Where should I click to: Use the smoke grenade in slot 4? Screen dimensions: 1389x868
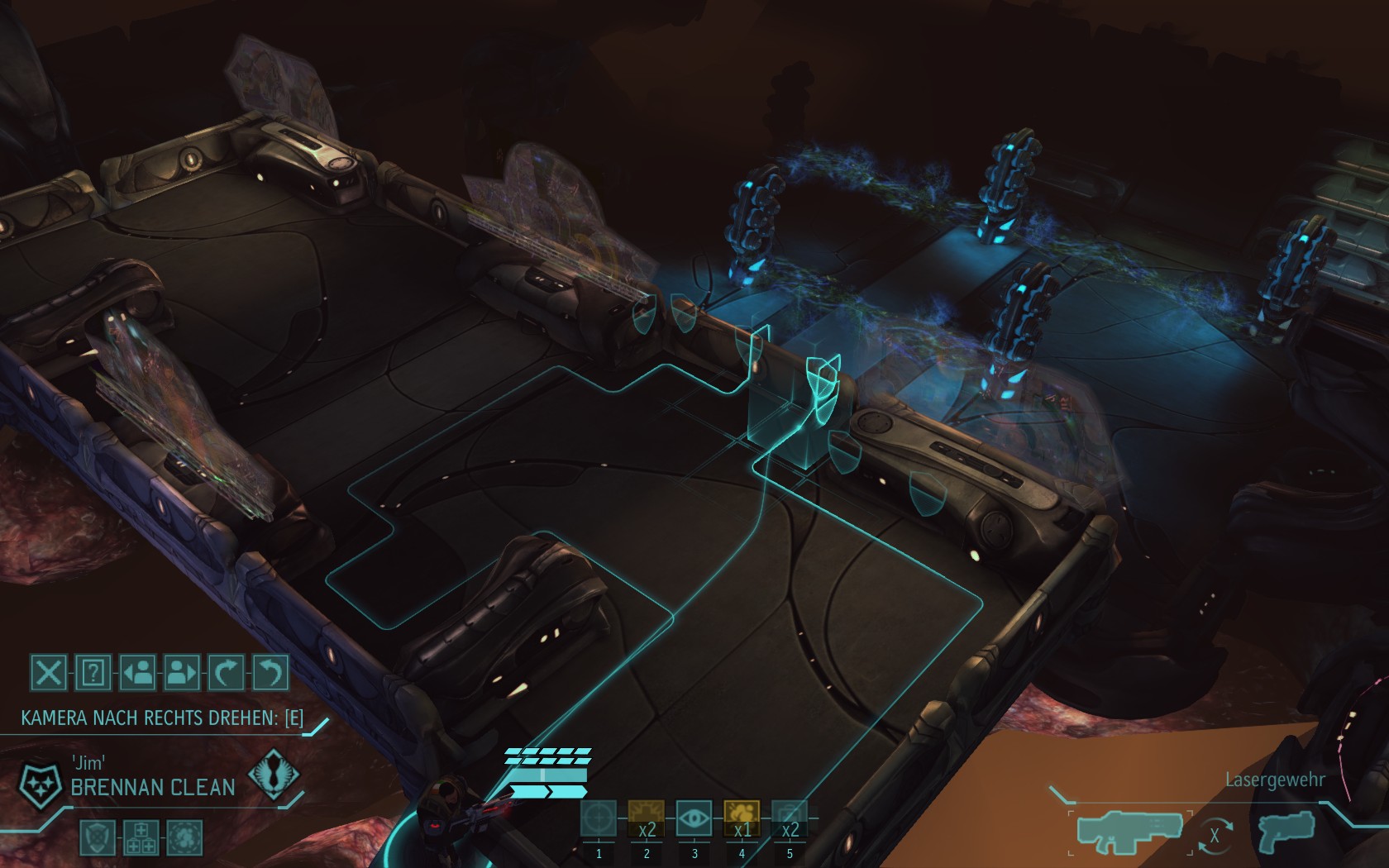(742, 818)
